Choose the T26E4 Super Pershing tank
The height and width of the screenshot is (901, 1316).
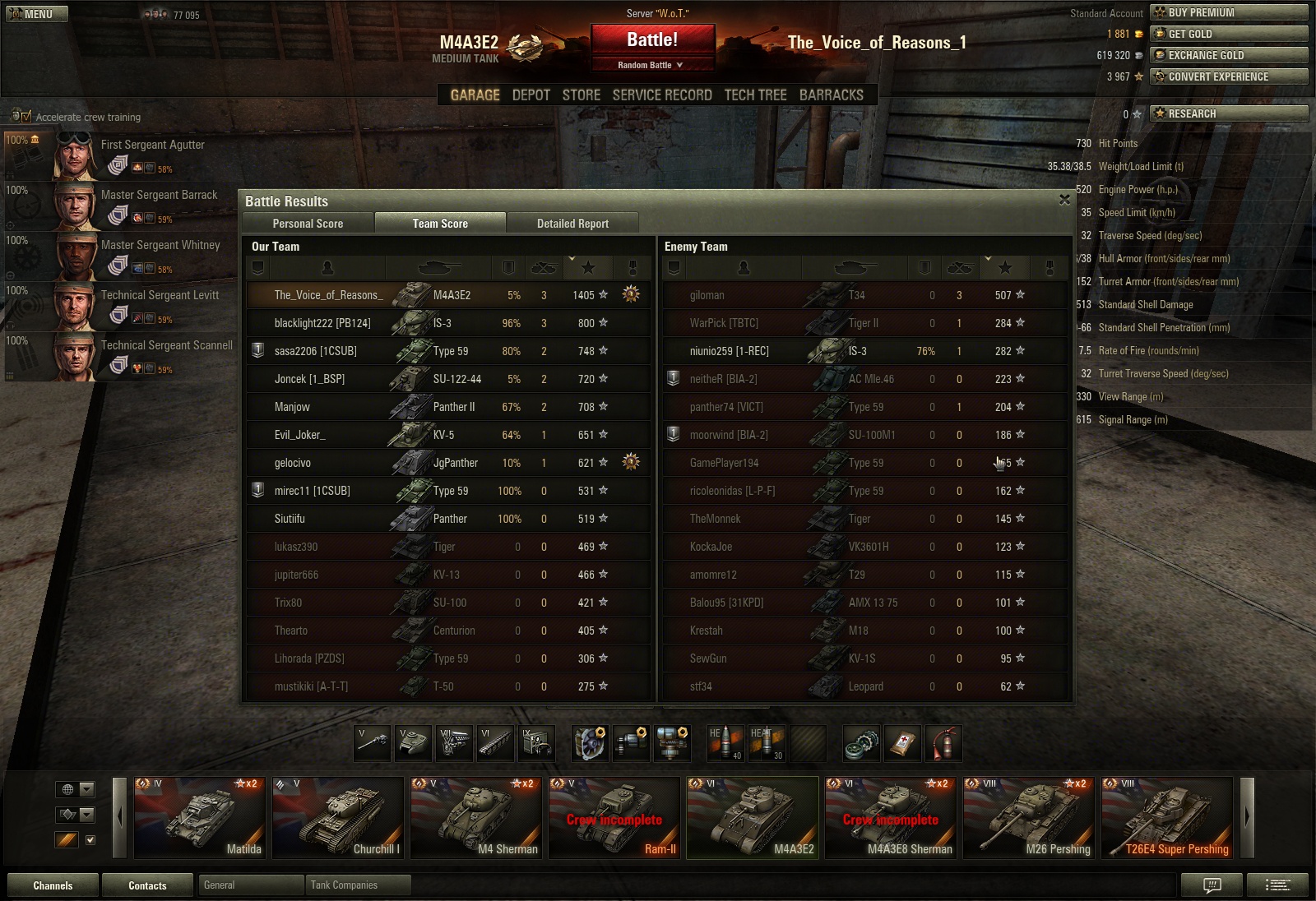point(1166,817)
